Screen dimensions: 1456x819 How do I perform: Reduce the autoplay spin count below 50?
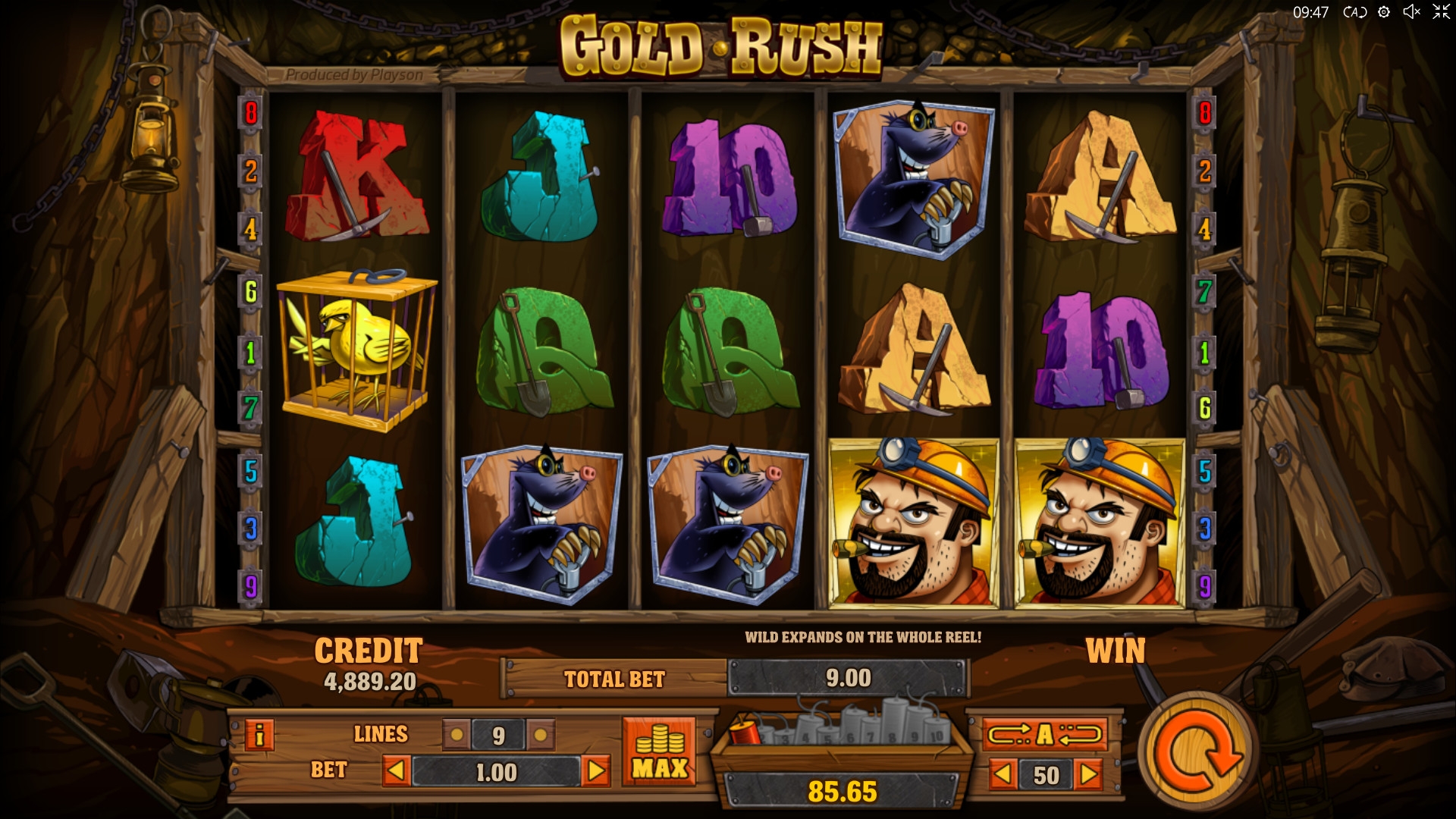click(x=1003, y=774)
